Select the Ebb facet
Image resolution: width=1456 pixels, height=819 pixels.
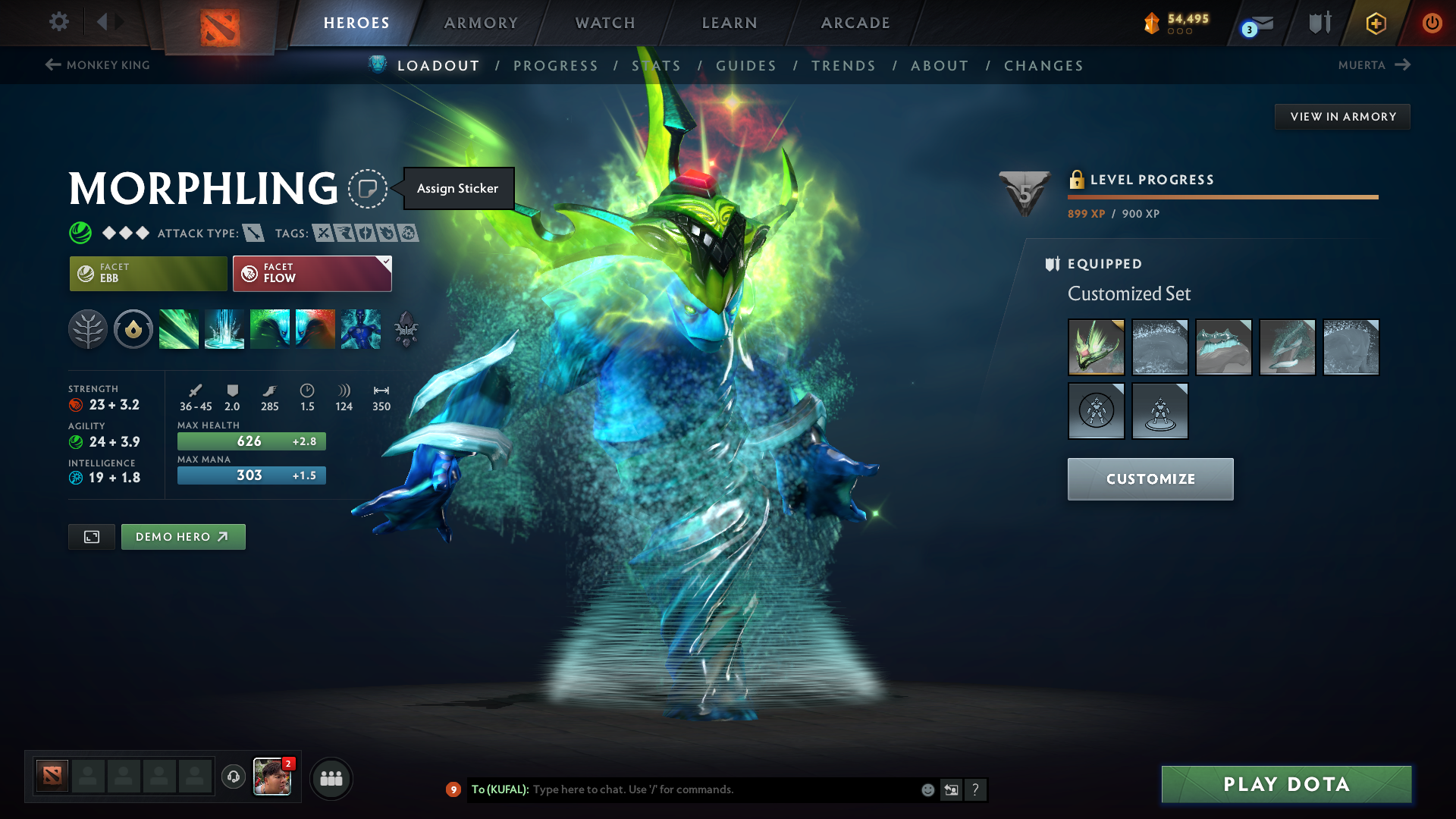(x=148, y=273)
